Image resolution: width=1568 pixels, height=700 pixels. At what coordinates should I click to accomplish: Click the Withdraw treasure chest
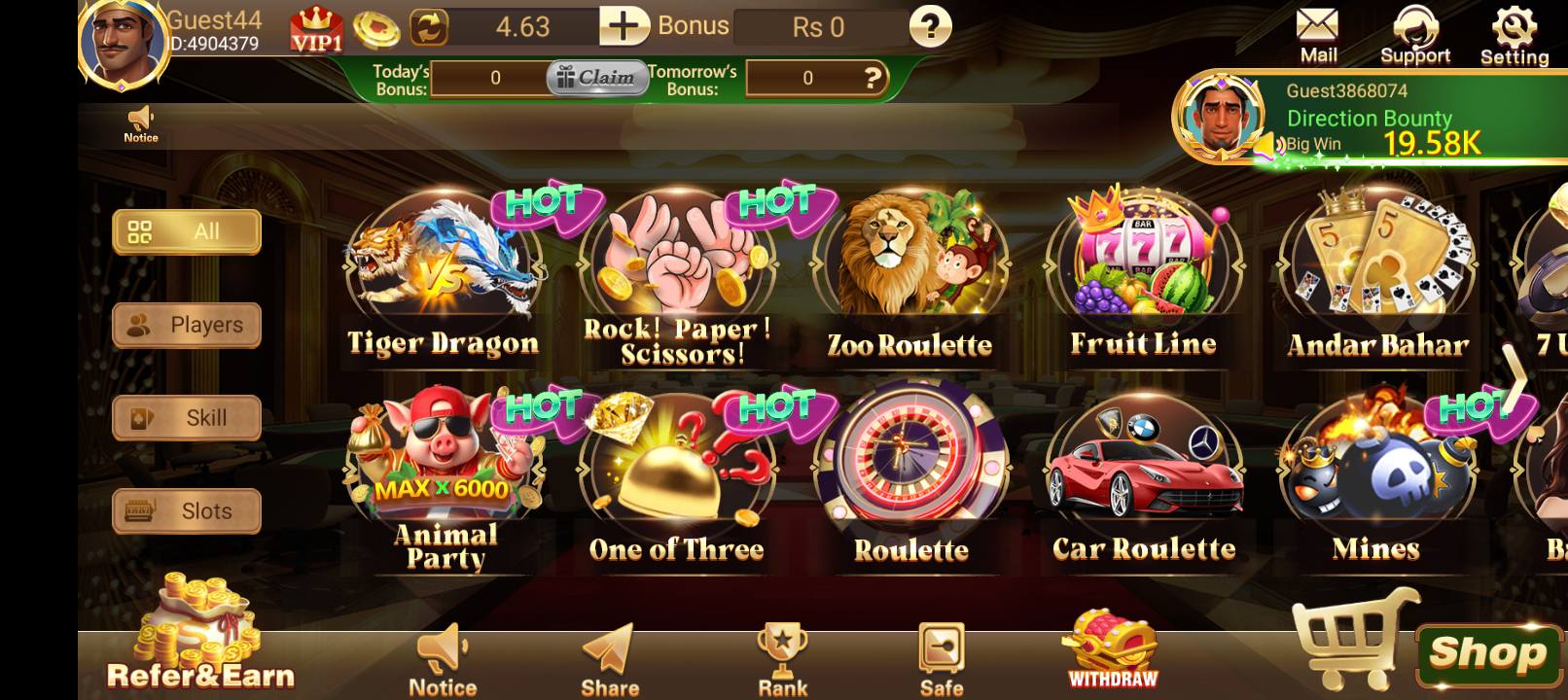(1113, 649)
